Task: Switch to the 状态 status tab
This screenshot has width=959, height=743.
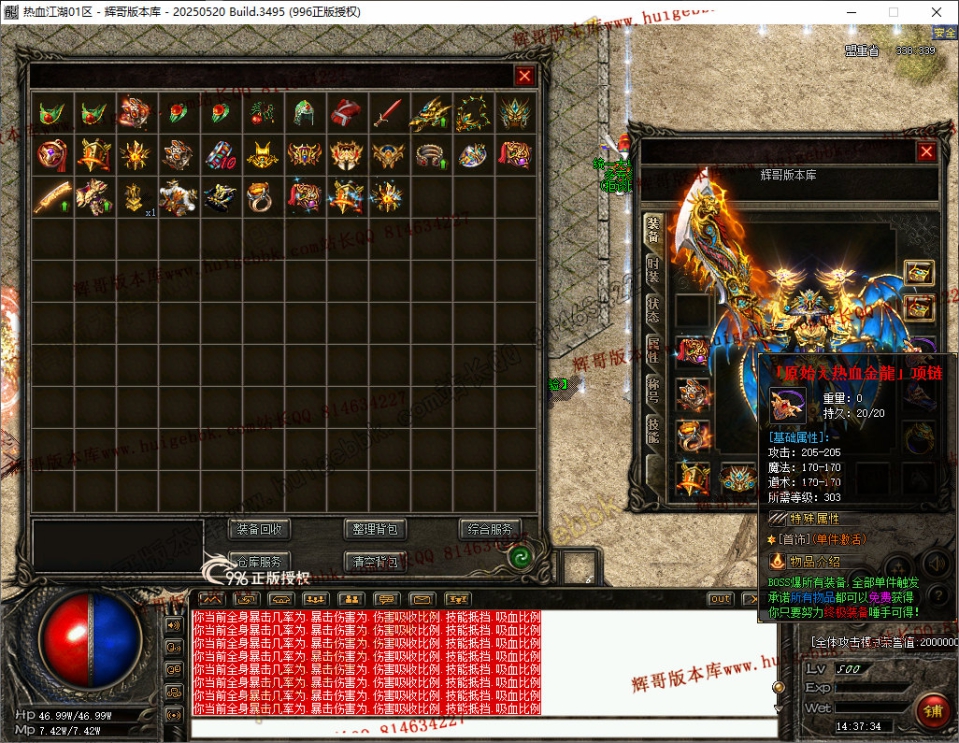Action: pos(652,309)
